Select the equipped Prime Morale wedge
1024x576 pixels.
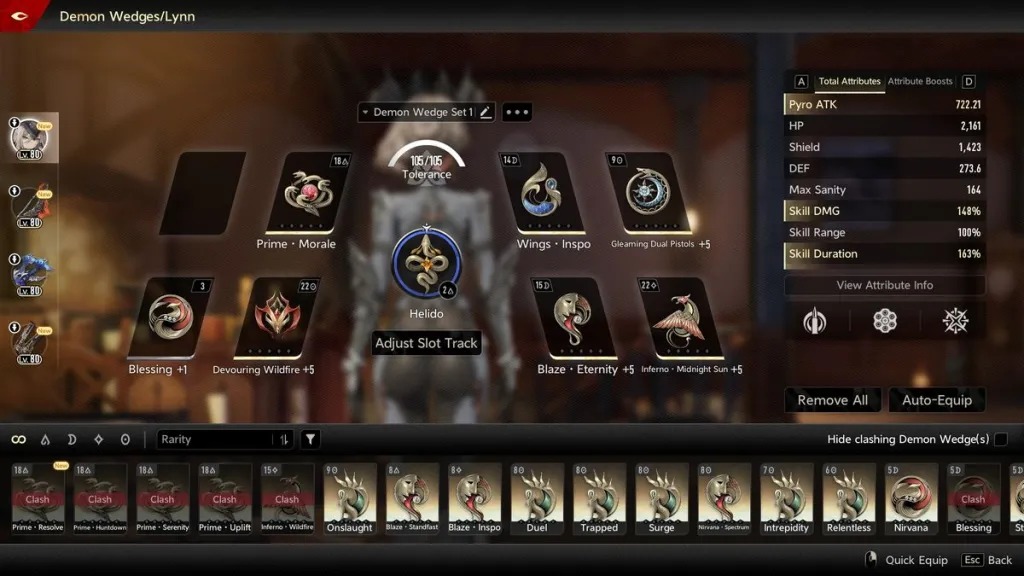[307, 193]
